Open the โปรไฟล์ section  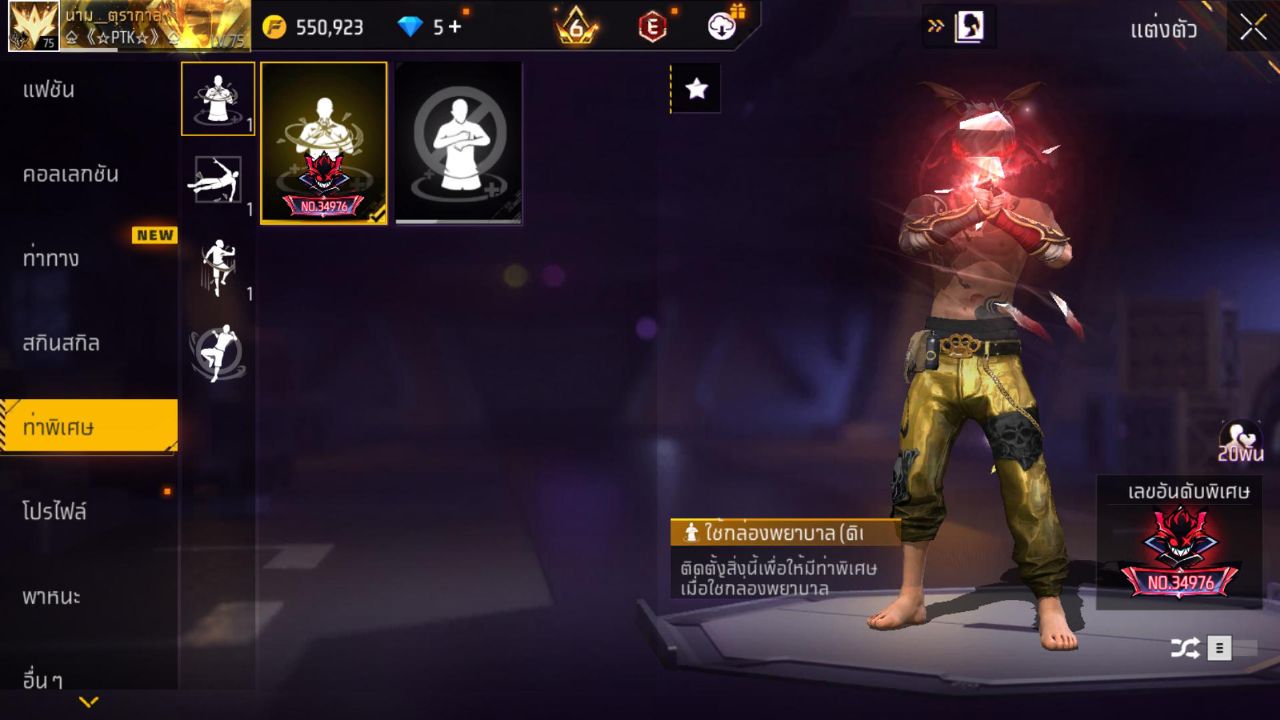click(55, 512)
